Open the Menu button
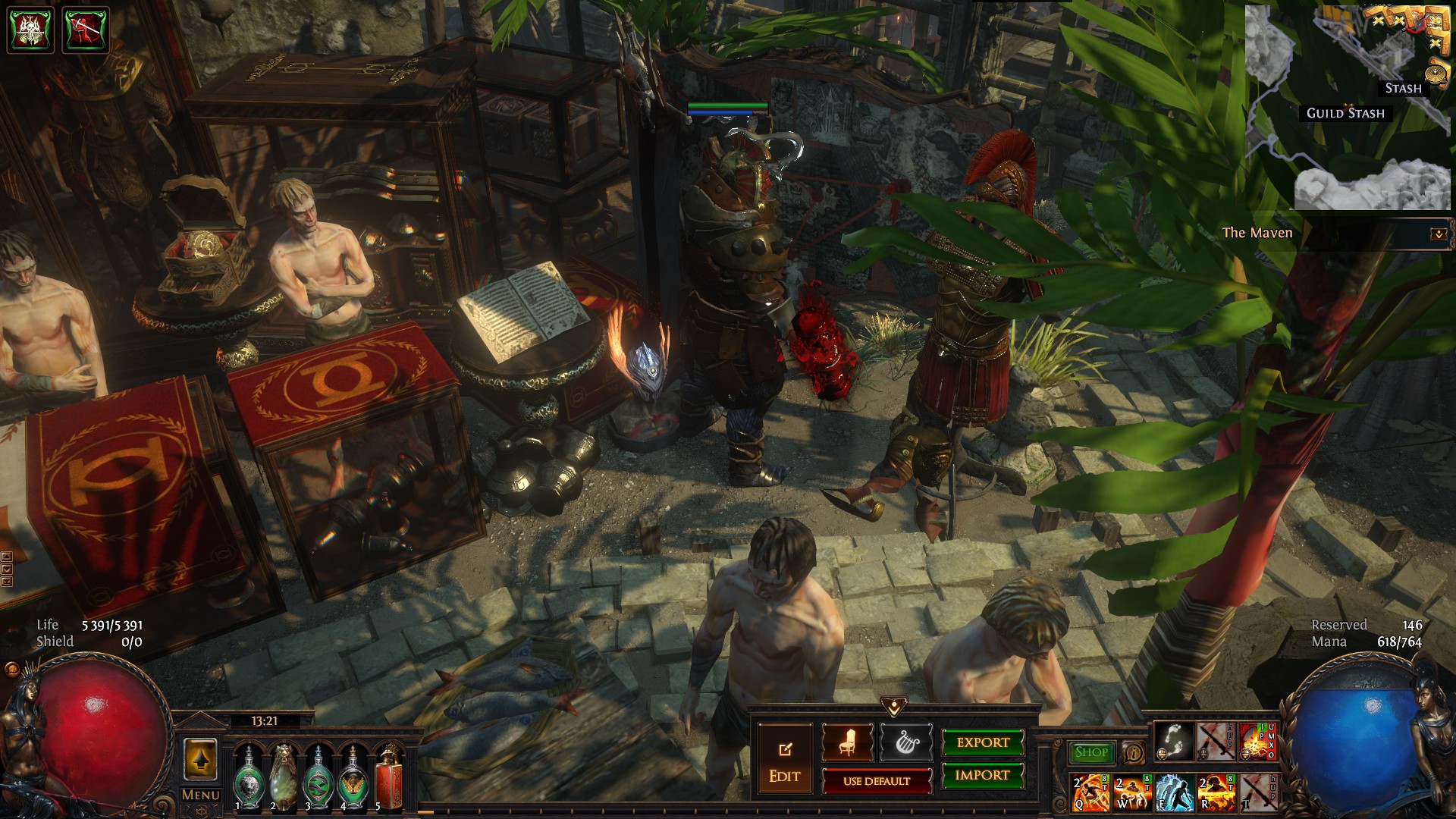 click(201, 795)
